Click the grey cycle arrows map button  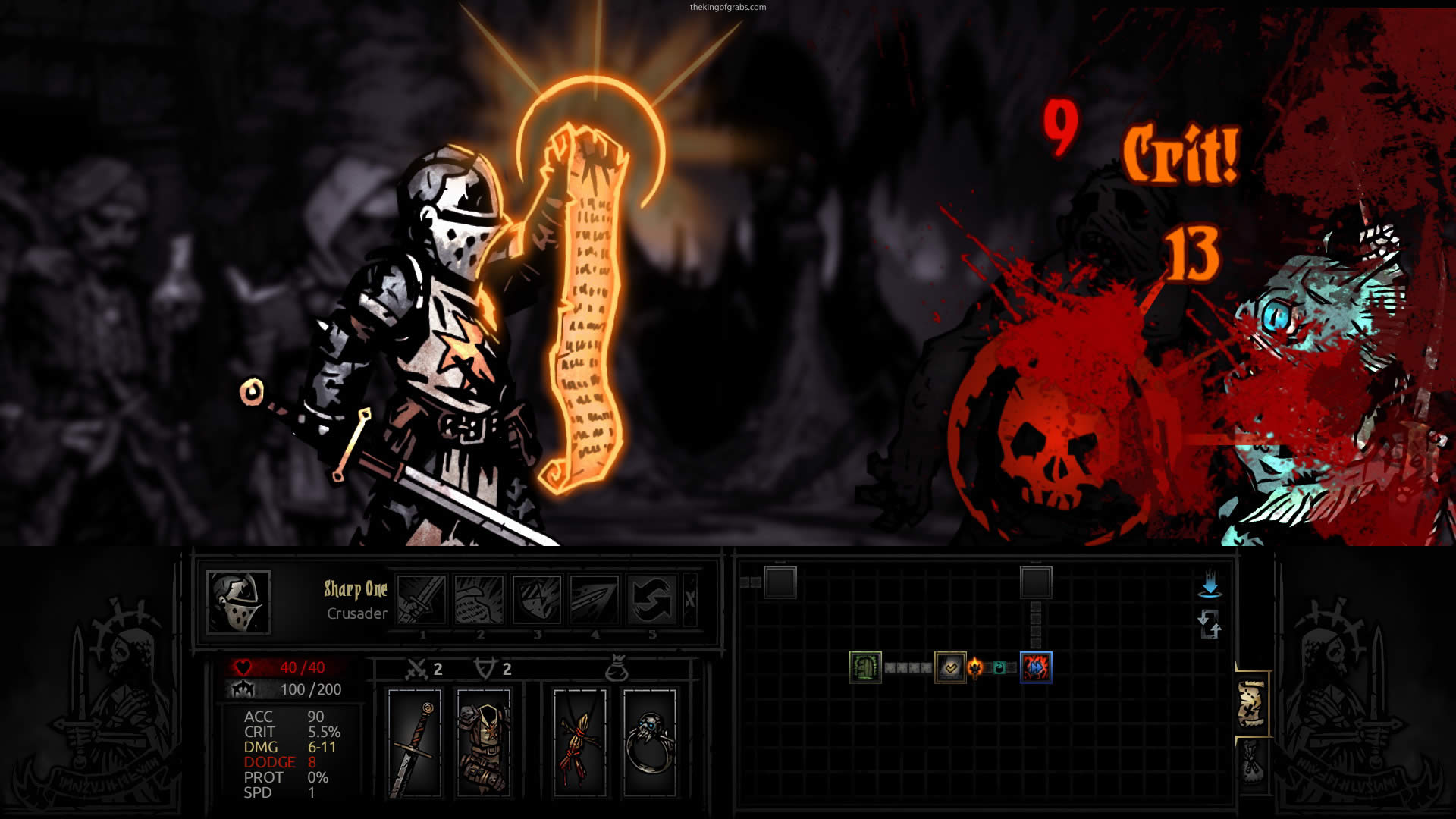click(x=1210, y=625)
